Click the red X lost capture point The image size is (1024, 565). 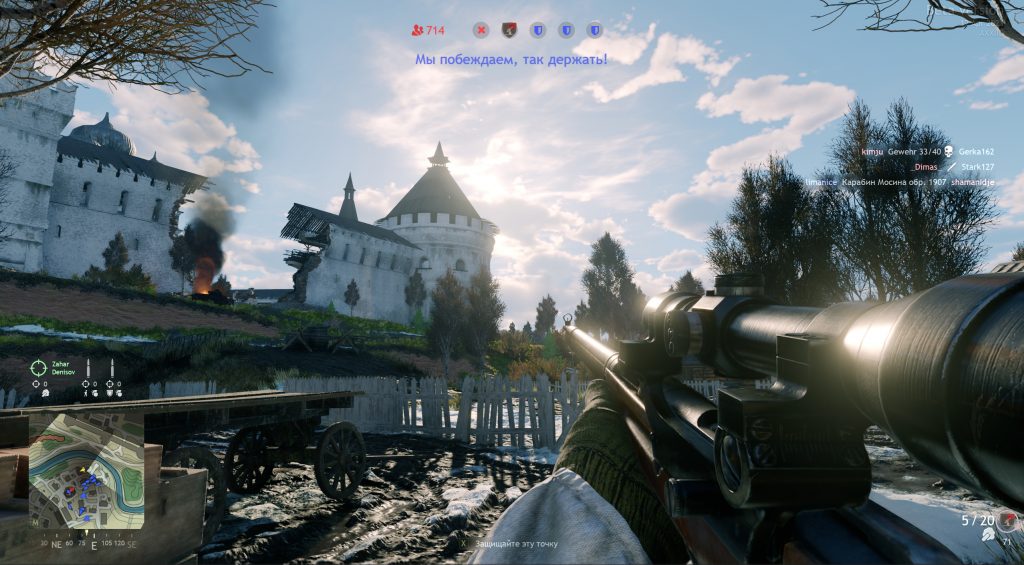(x=481, y=30)
